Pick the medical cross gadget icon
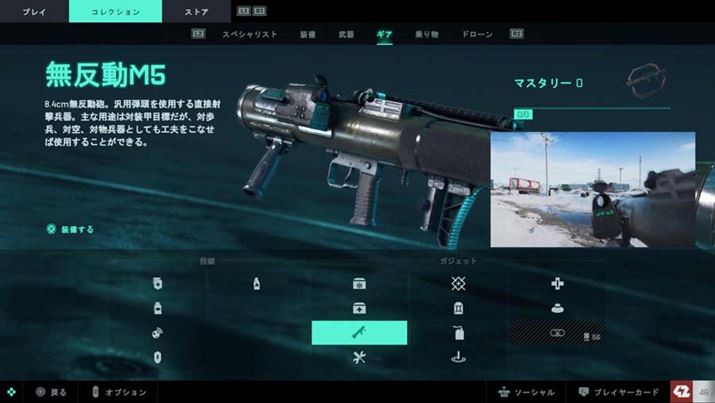Viewport: 715px width, 403px height. click(557, 284)
